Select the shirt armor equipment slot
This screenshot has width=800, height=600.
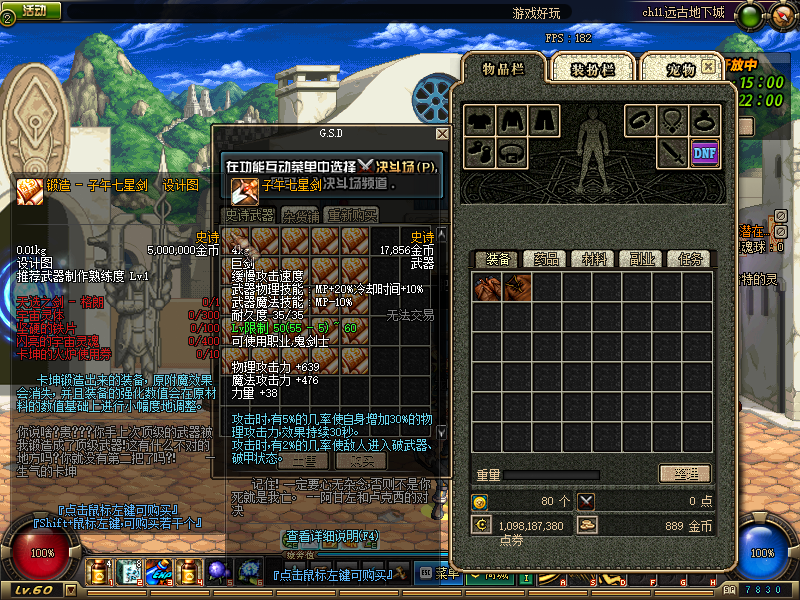(480, 120)
